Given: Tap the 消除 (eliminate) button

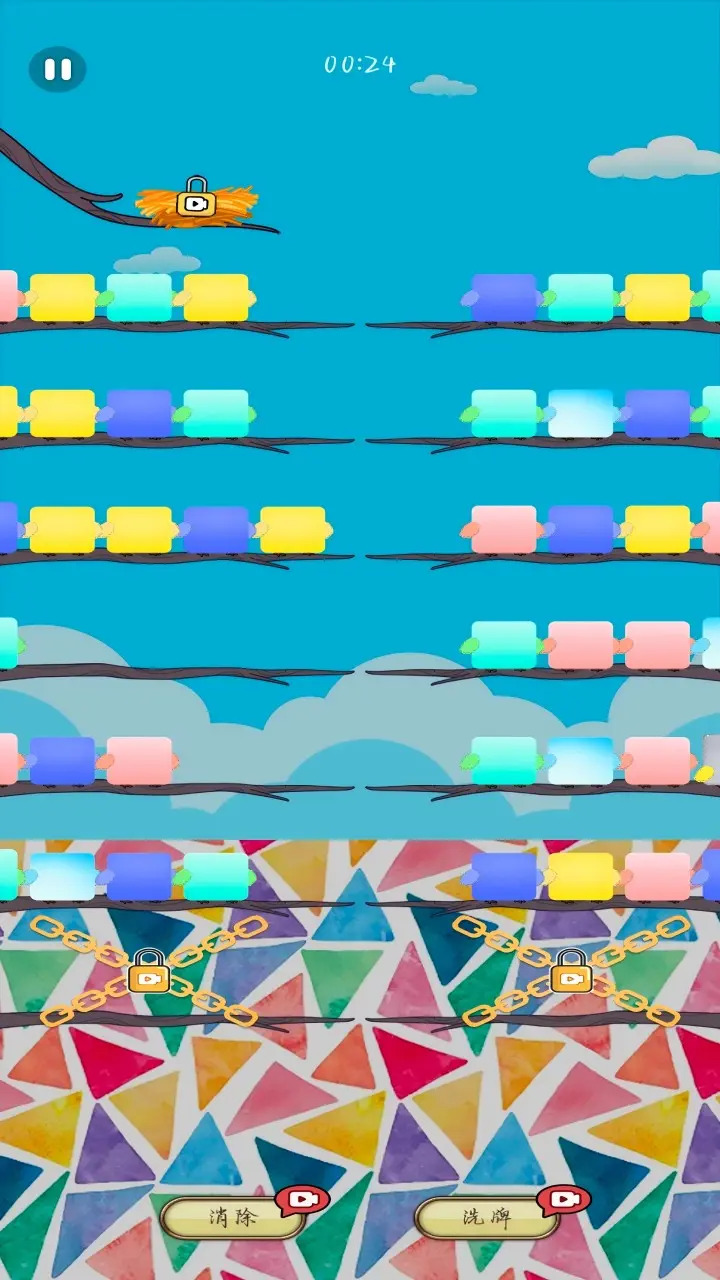Looking at the screenshot, I should pyautogui.click(x=234, y=1218).
